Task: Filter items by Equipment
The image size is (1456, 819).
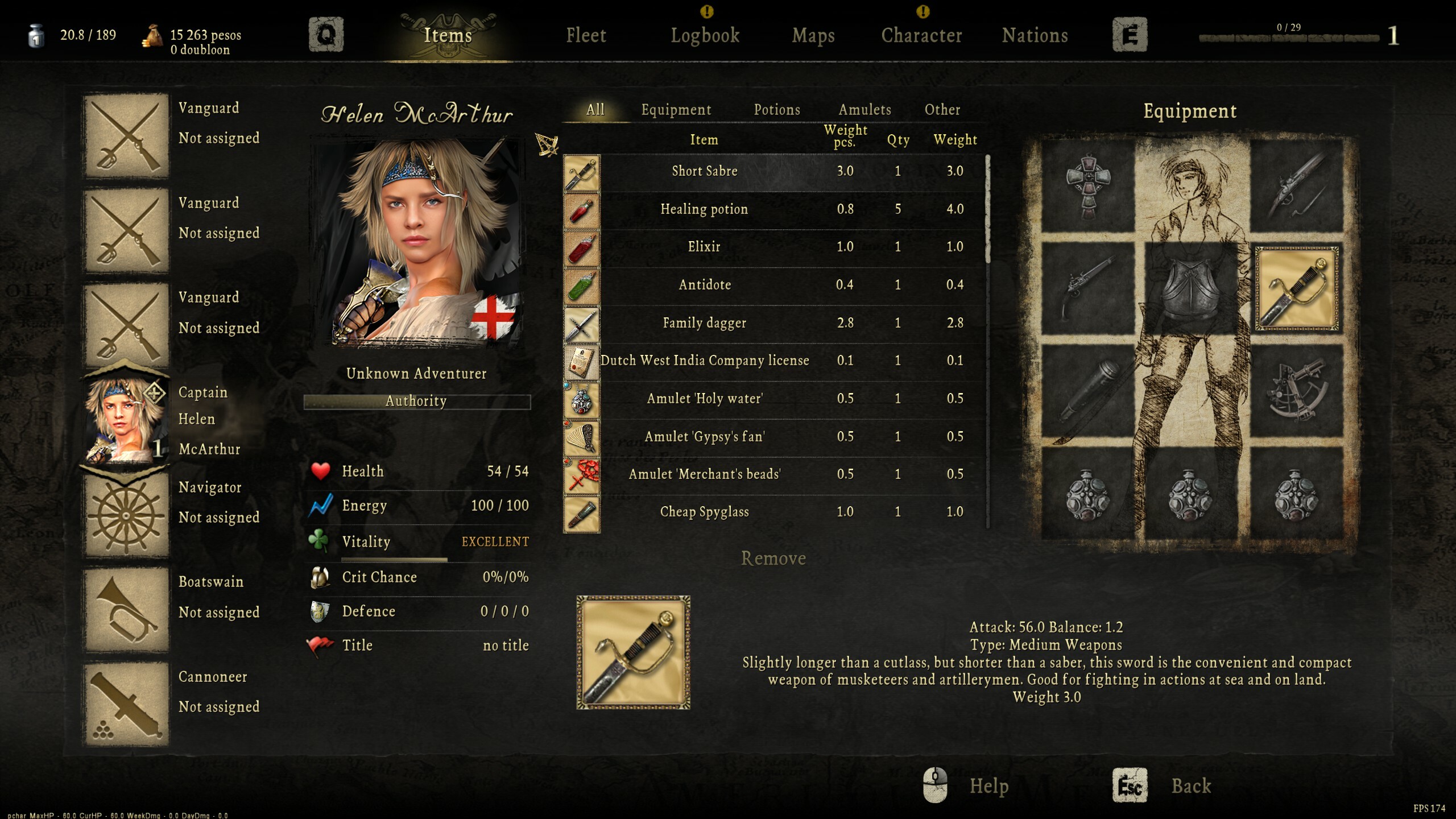Action: pos(676,110)
